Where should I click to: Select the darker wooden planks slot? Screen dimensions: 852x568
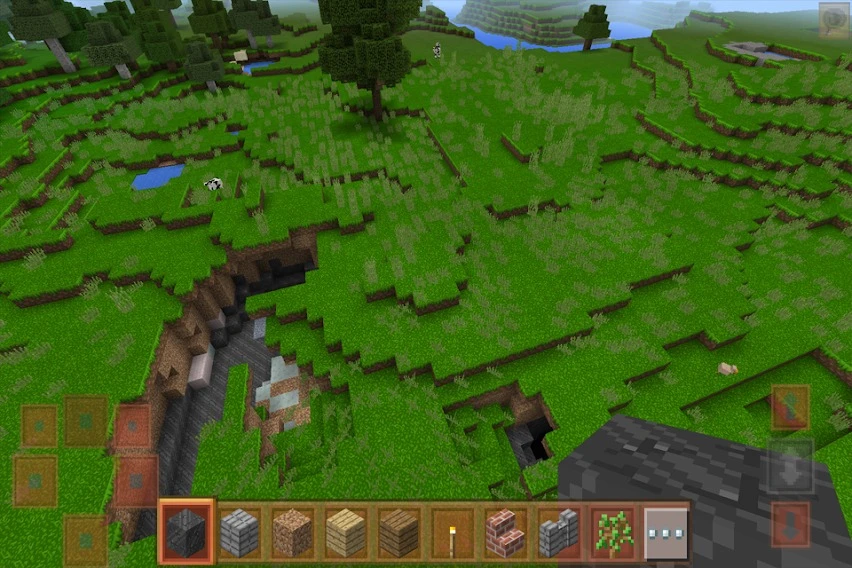point(399,532)
